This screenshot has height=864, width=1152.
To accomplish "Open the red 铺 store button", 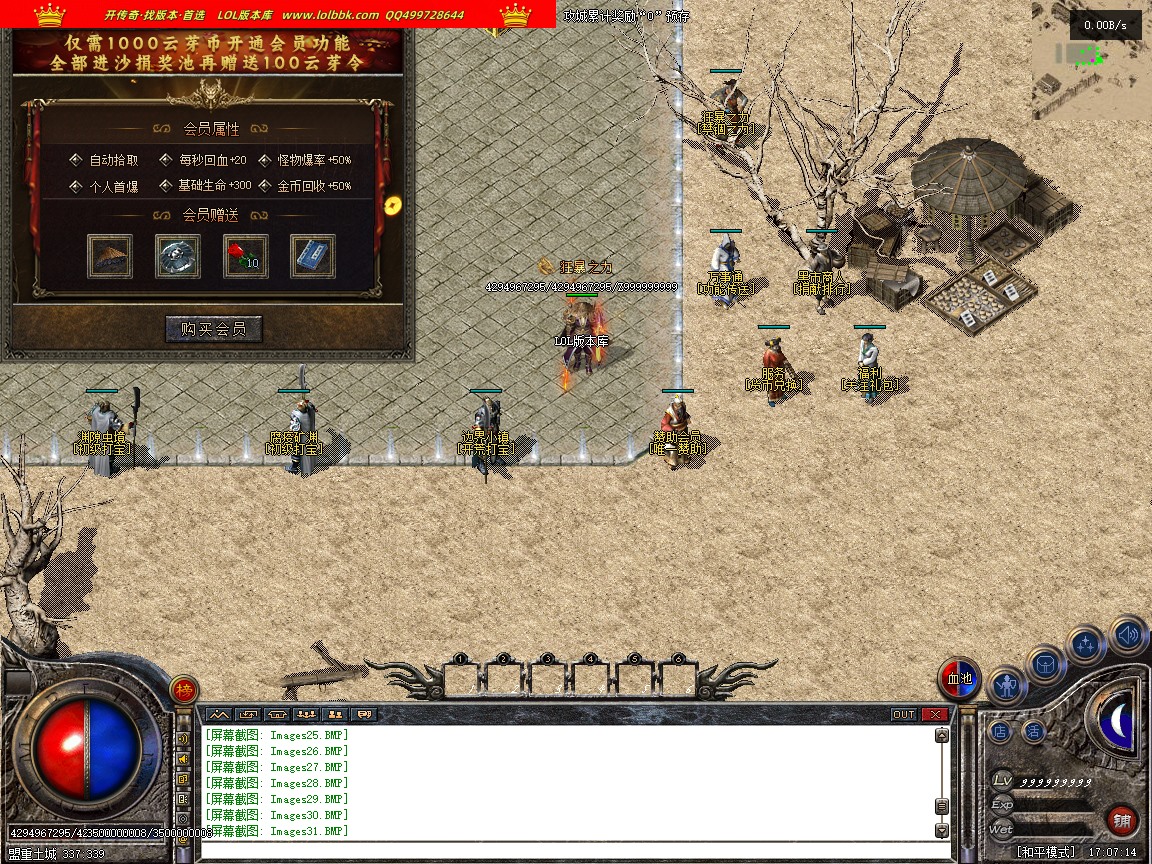I will [x=1122, y=821].
